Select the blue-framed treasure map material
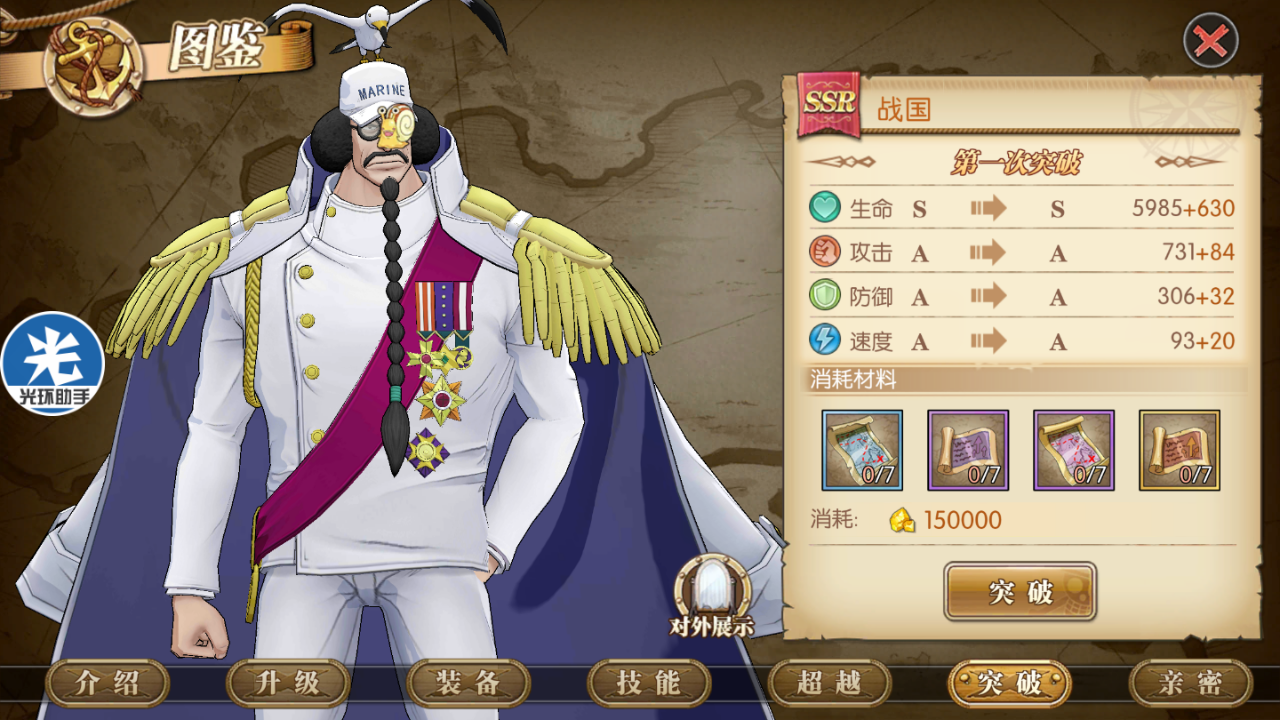Viewport: 1280px width, 720px height. (x=862, y=450)
